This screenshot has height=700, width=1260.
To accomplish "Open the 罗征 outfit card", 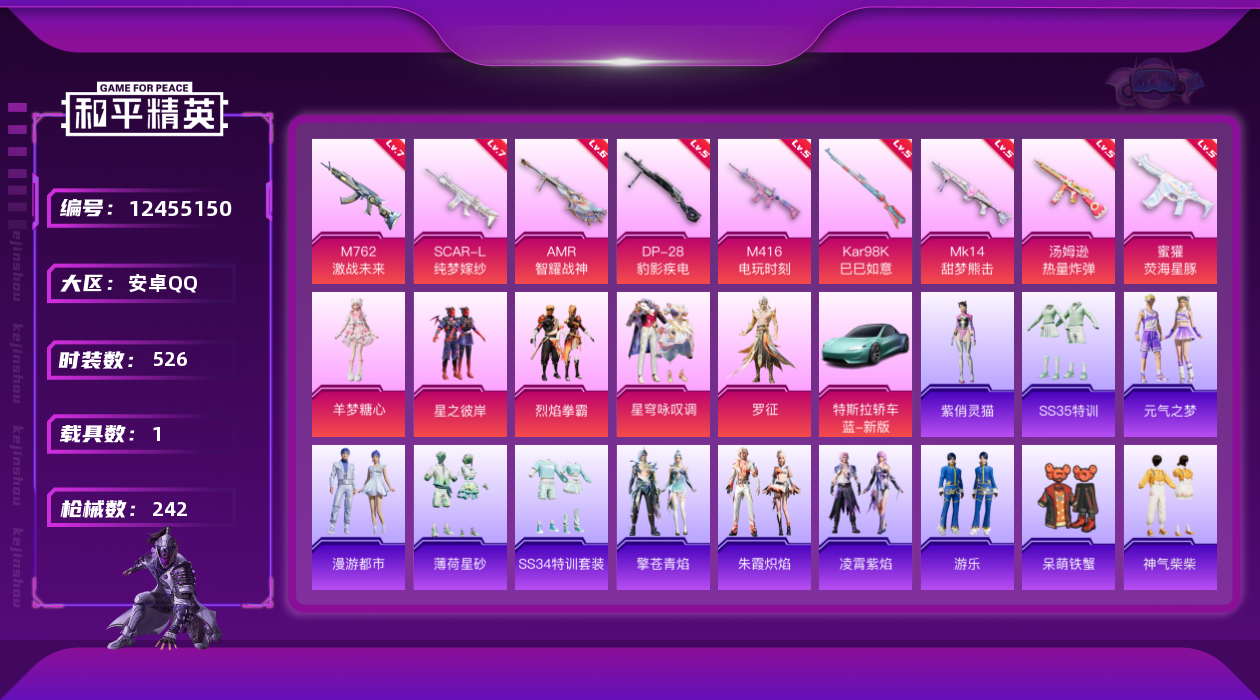I will [x=764, y=364].
